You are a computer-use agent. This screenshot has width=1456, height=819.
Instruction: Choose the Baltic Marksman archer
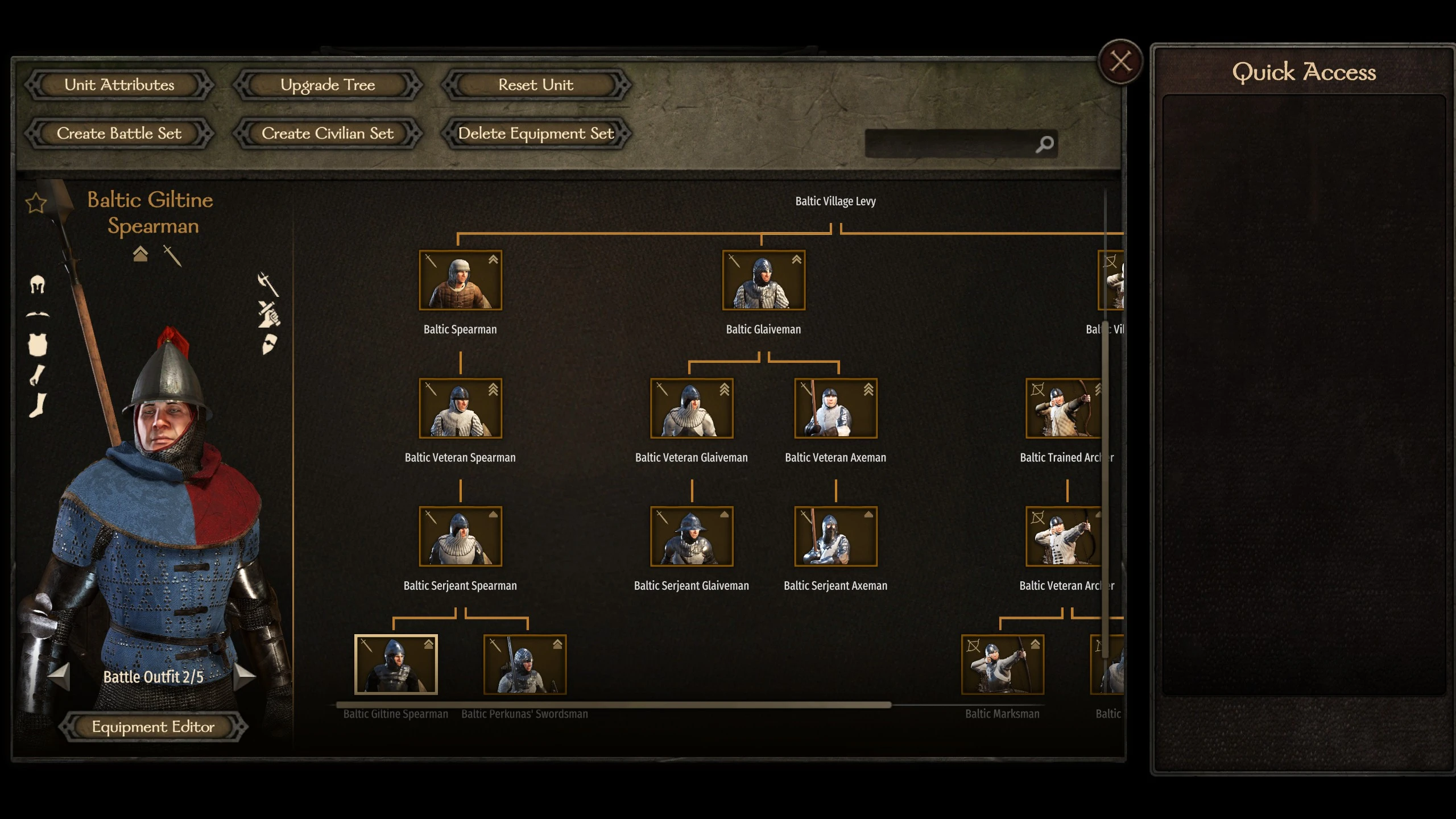tap(1002, 664)
